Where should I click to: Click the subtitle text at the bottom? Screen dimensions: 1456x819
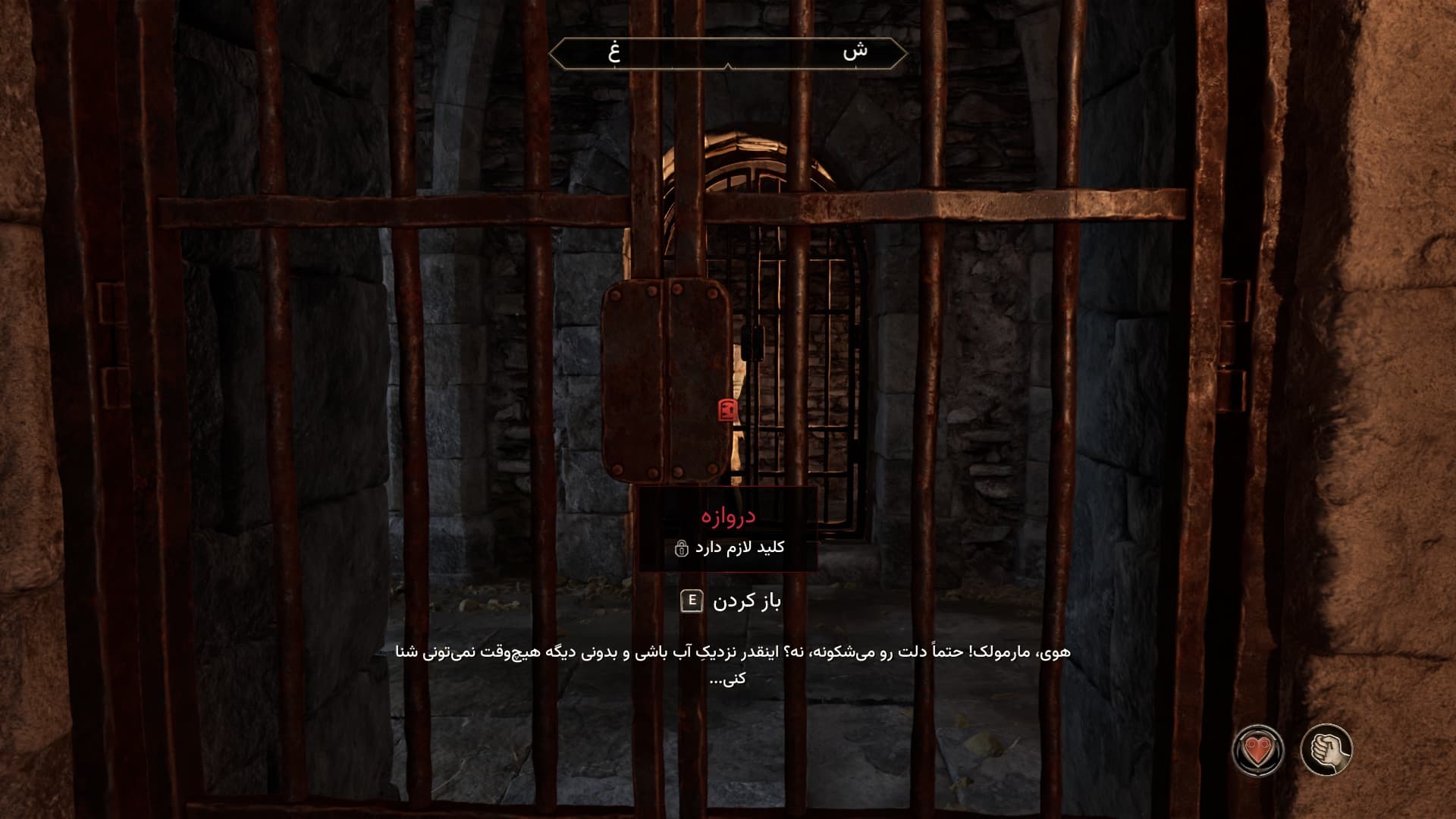pyautogui.click(x=728, y=667)
